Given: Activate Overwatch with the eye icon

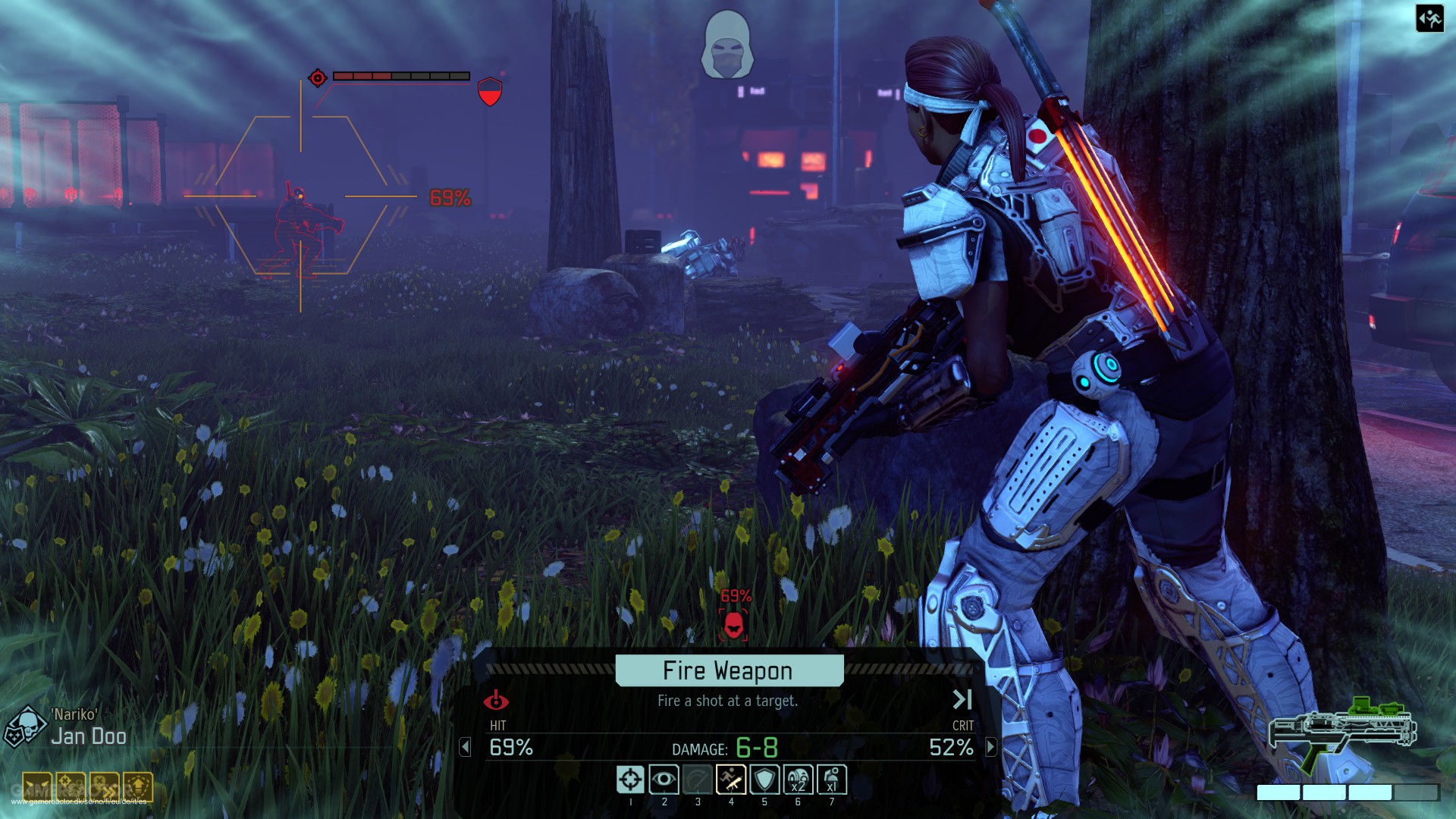Looking at the screenshot, I should click(x=665, y=777).
